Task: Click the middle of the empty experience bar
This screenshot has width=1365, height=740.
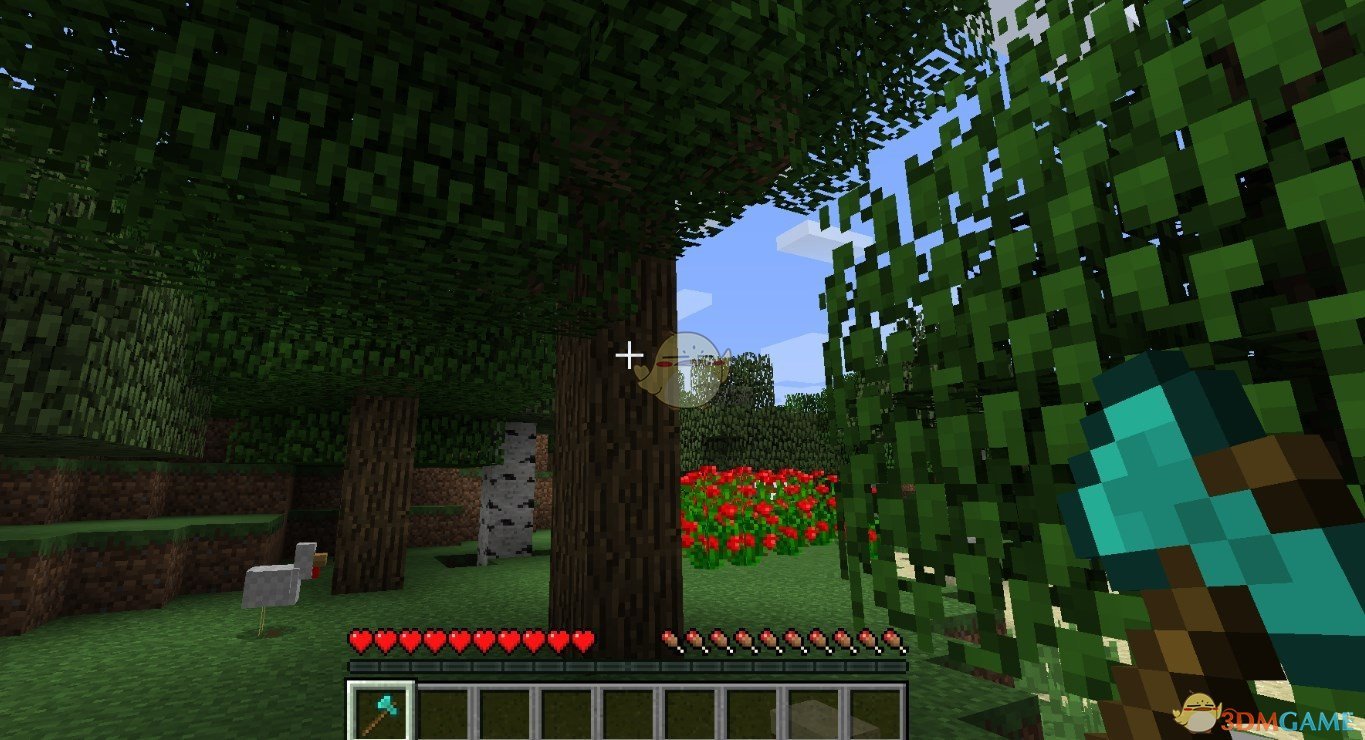Action: coord(628,663)
